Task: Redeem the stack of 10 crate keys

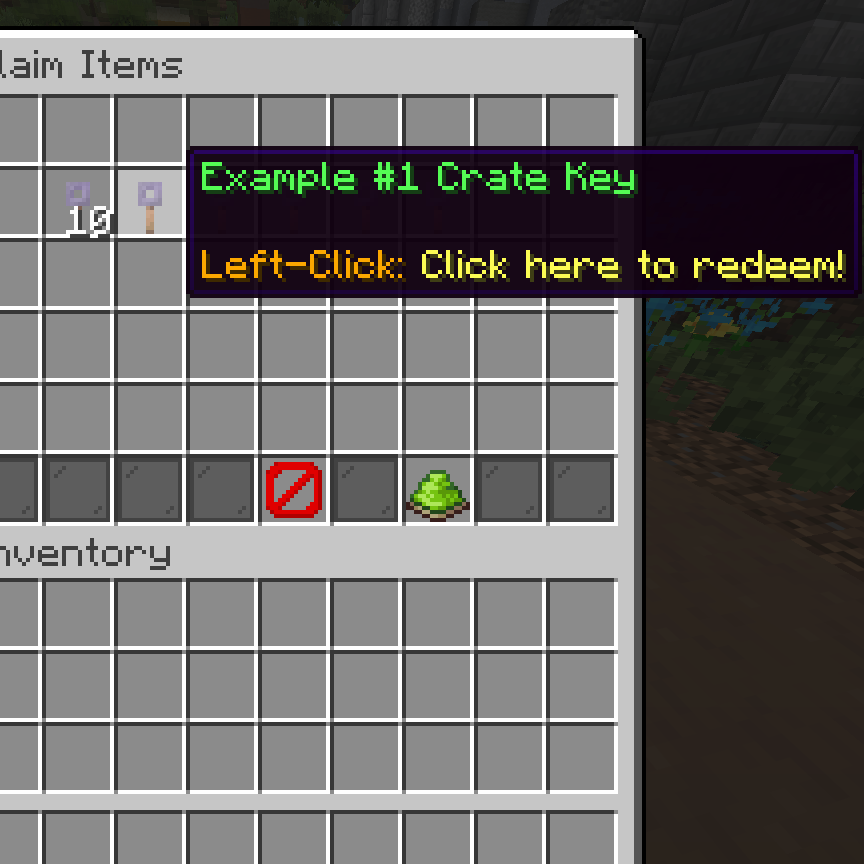Action: point(78,204)
